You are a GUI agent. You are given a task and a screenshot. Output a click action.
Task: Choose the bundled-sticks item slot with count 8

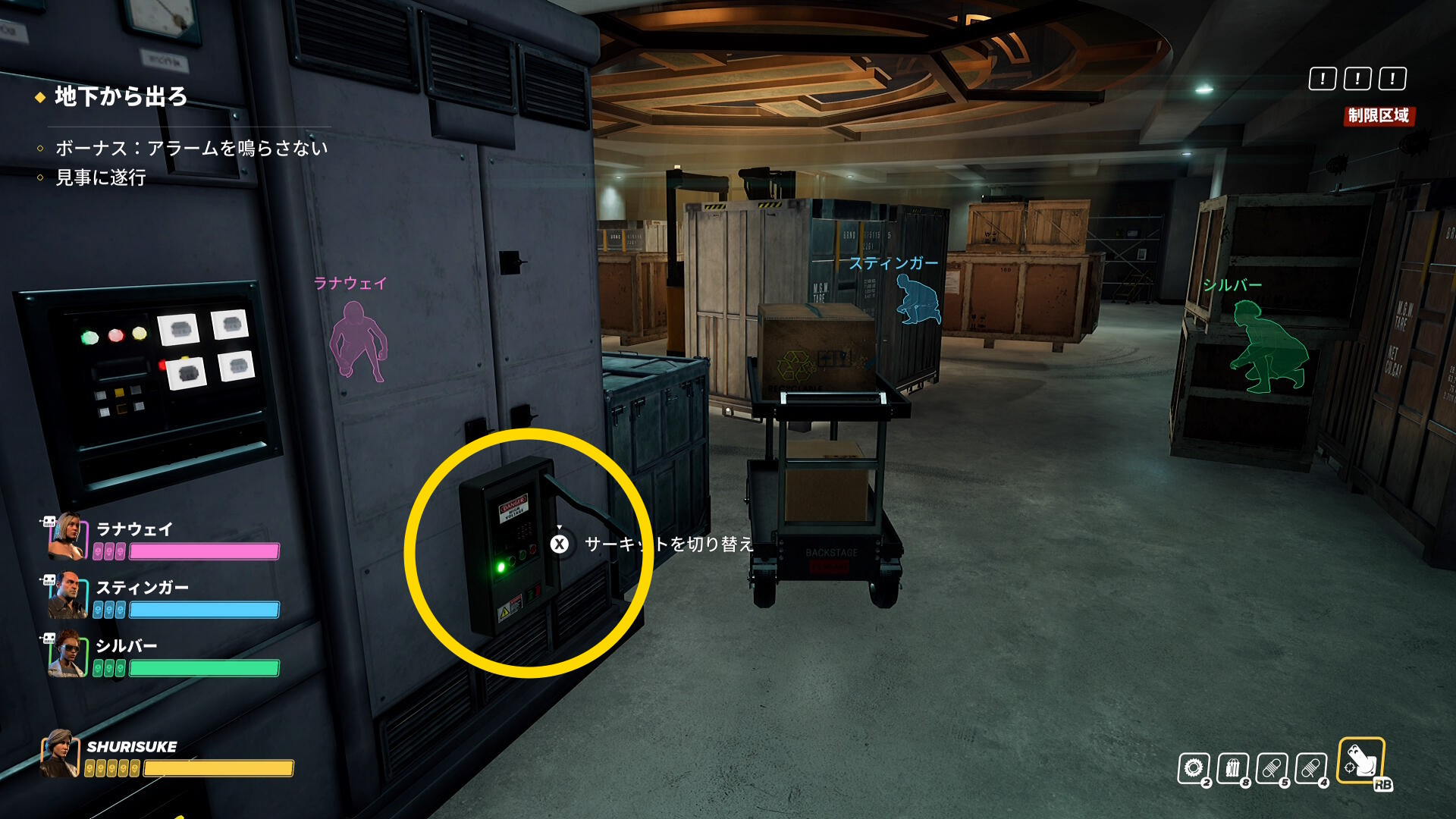[1233, 768]
